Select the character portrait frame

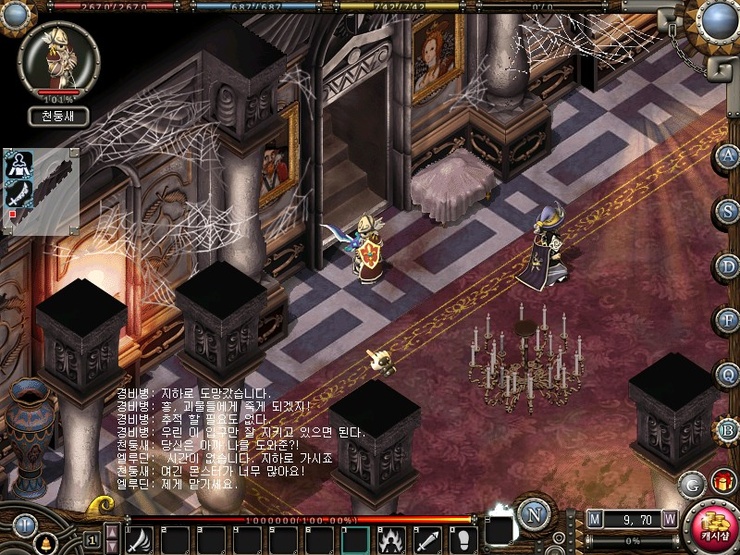[x=58, y=60]
